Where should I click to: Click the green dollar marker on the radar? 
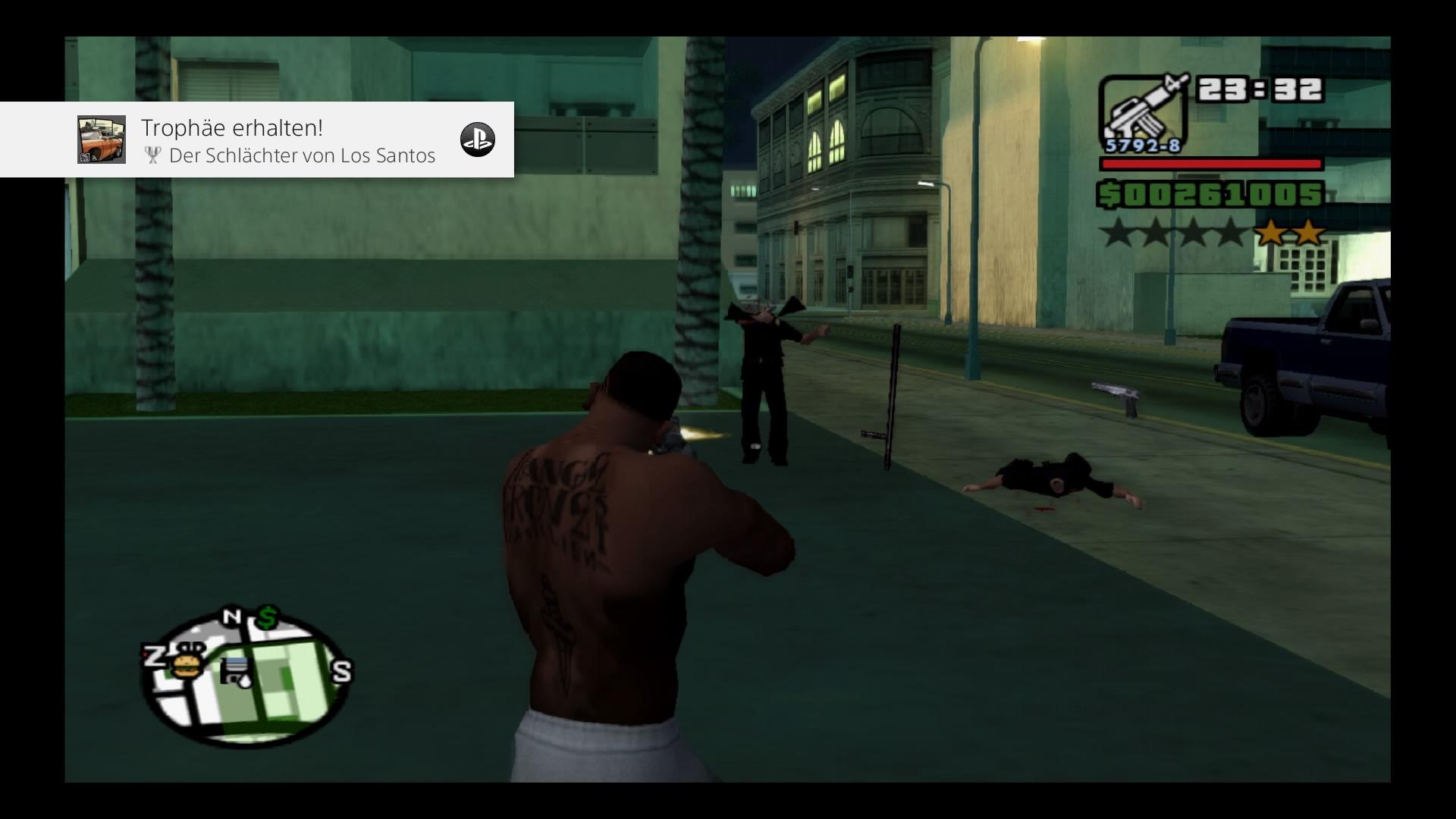(267, 618)
